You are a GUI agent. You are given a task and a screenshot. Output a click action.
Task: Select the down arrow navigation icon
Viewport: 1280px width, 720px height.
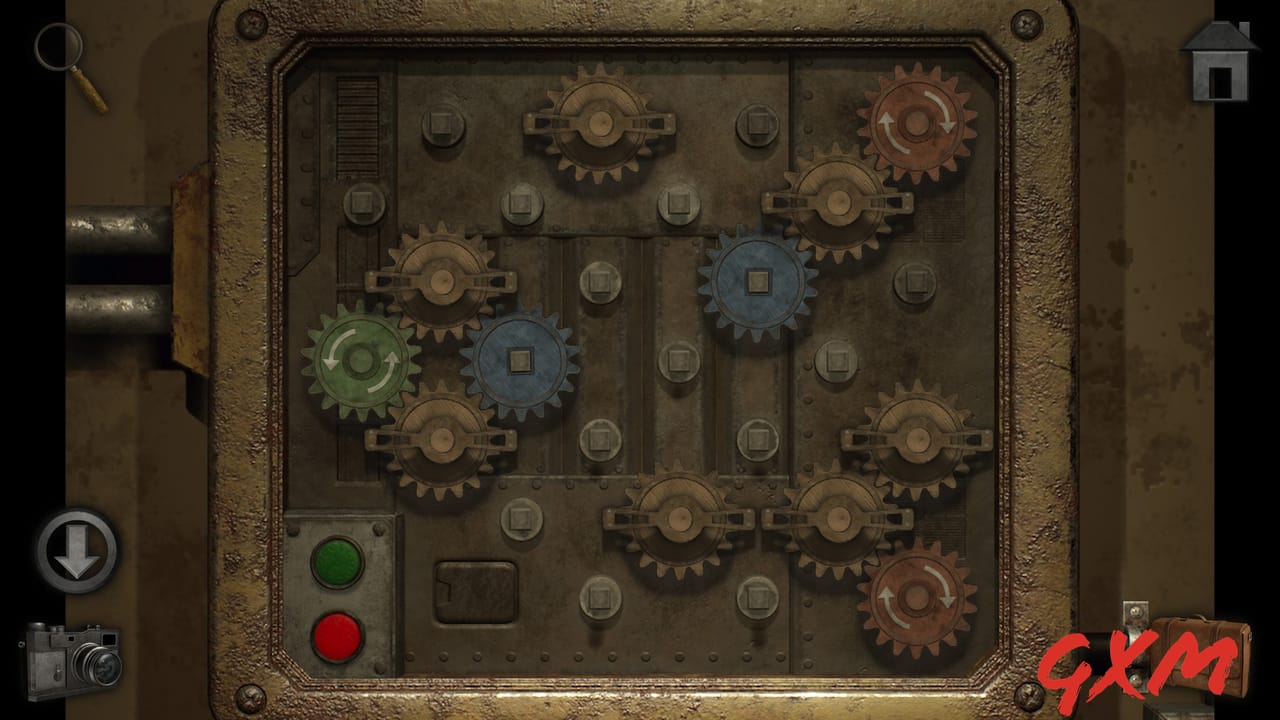[75, 552]
